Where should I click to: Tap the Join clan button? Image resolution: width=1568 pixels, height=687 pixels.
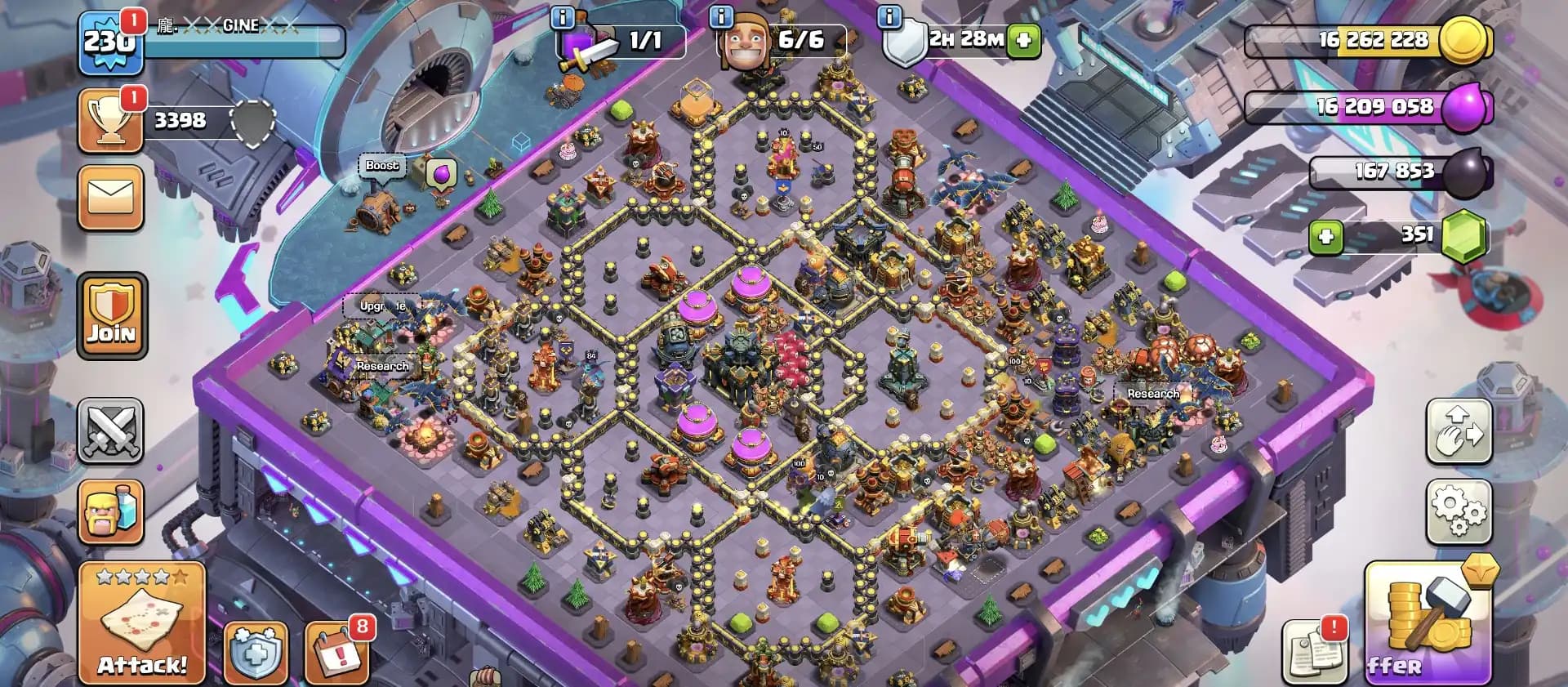[x=111, y=317]
